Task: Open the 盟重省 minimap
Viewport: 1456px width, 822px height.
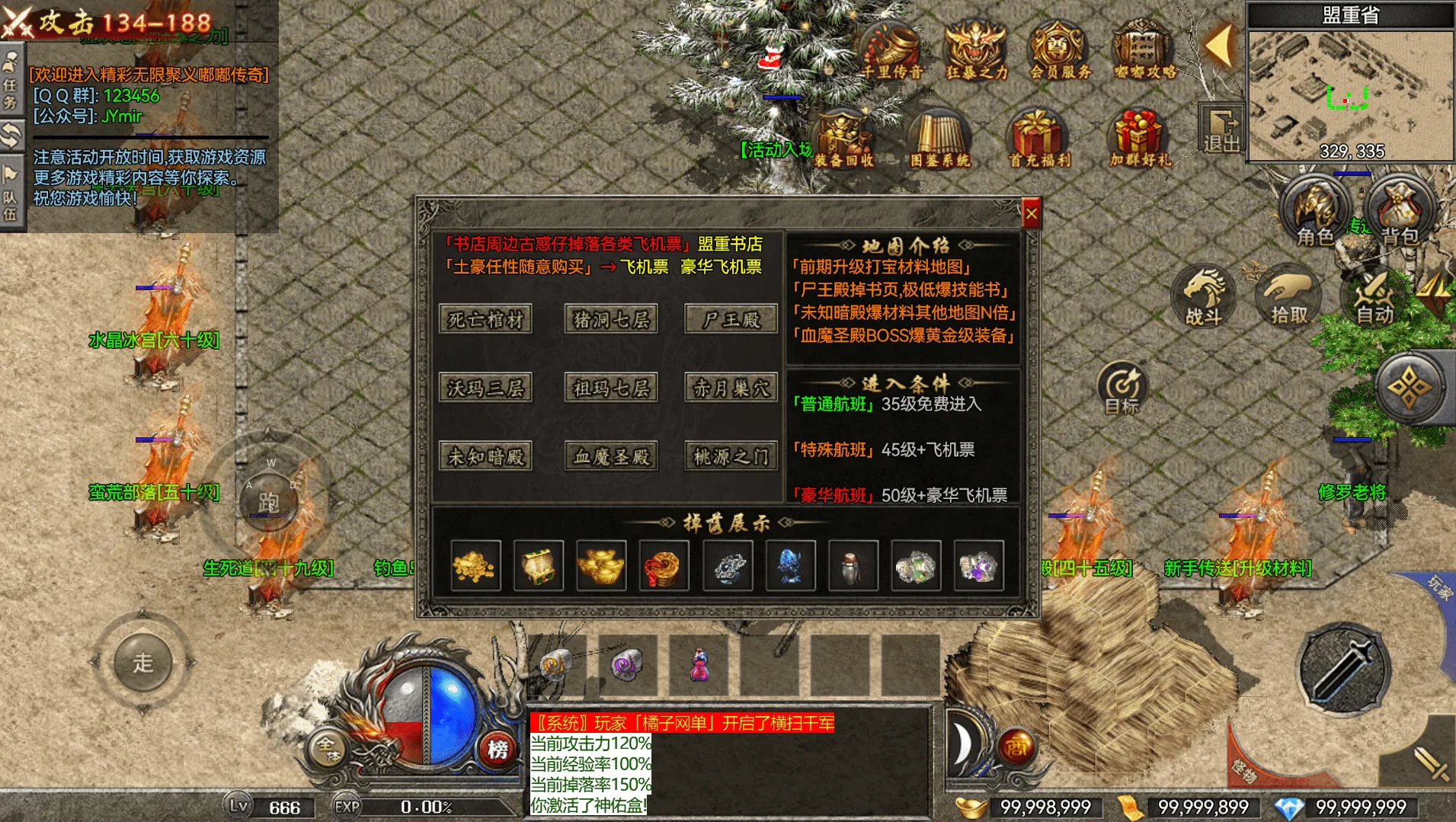Action: tap(1350, 91)
